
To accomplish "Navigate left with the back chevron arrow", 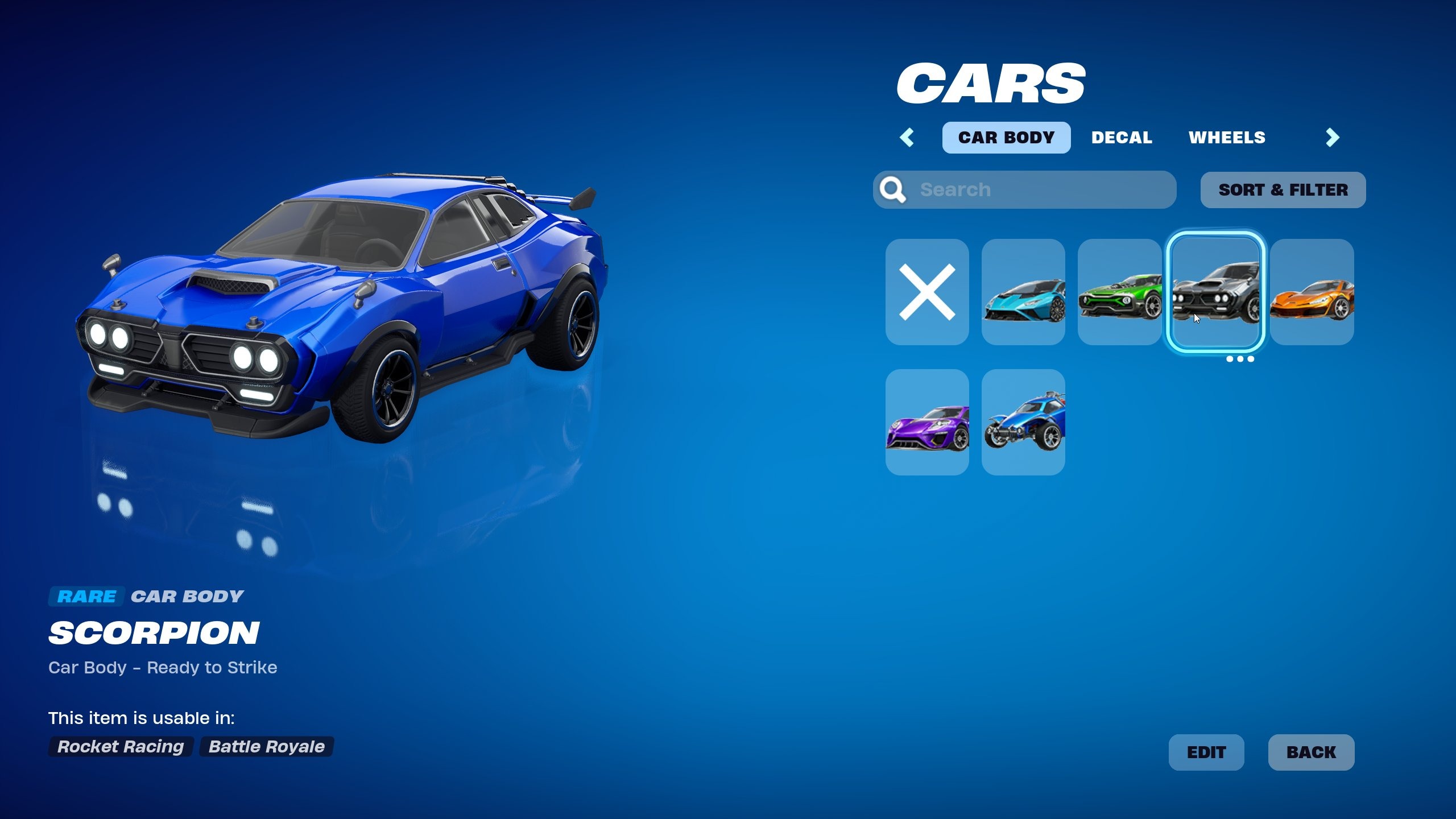I will [908, 137].
